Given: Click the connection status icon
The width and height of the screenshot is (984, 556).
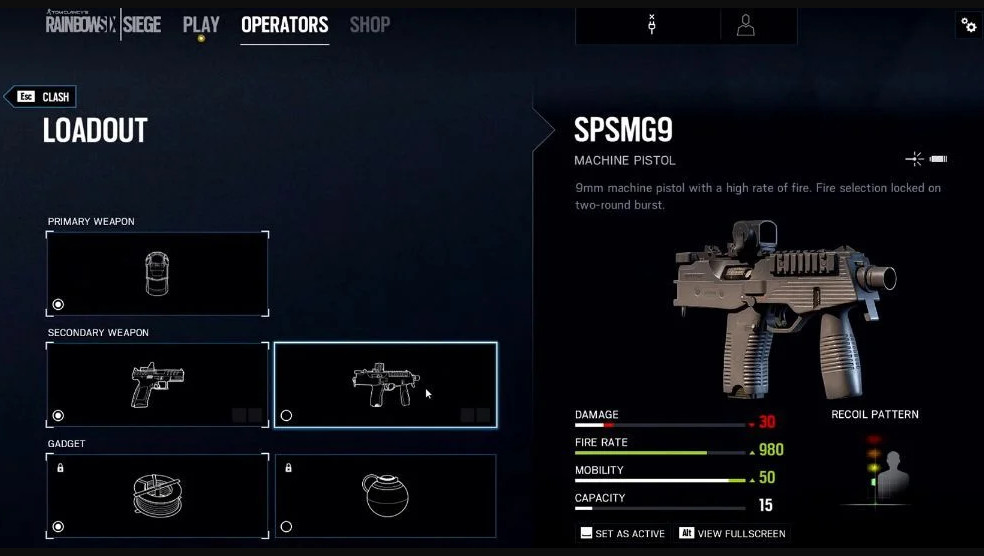Looking at the screenshot, I should coord(652,25).
